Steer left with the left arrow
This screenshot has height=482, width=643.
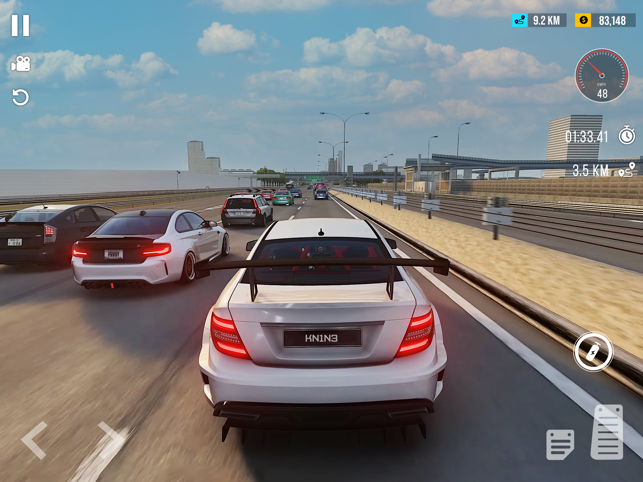pyautogui.click(x=35, y=440)
